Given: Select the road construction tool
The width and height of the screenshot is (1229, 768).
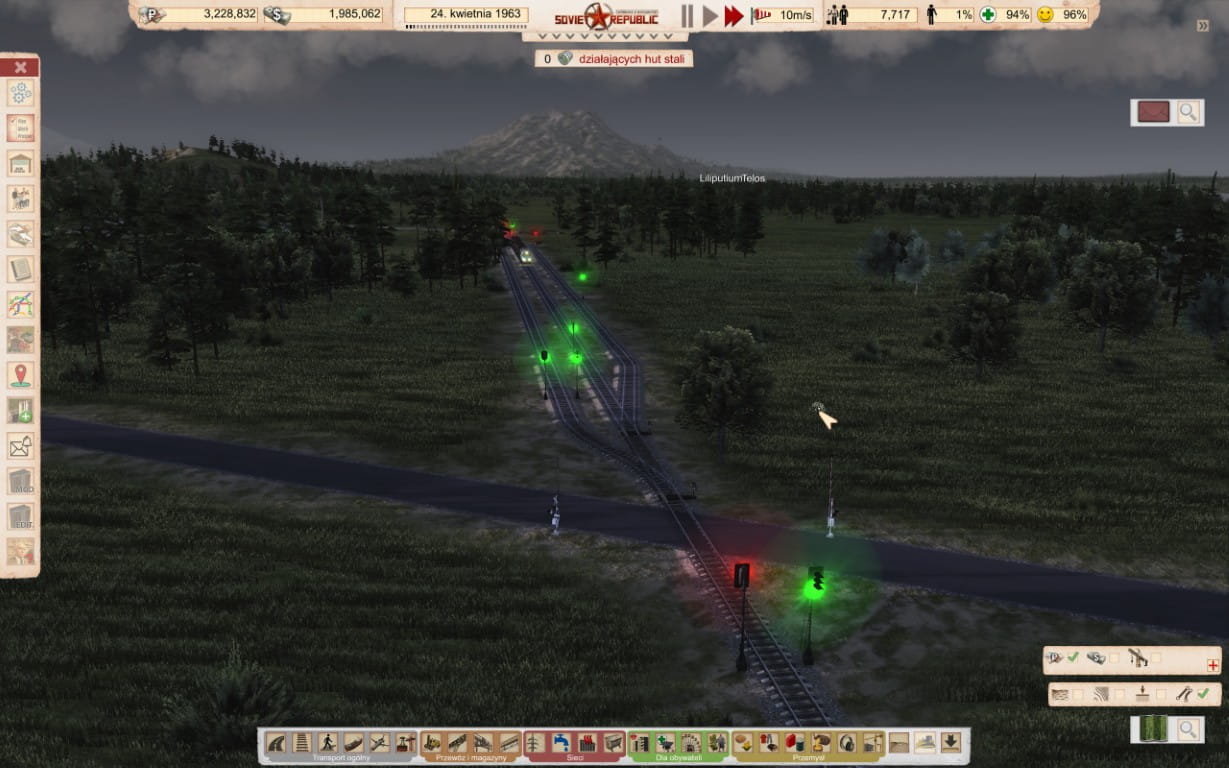Looking at the screenshot, I should coord(276,742).
